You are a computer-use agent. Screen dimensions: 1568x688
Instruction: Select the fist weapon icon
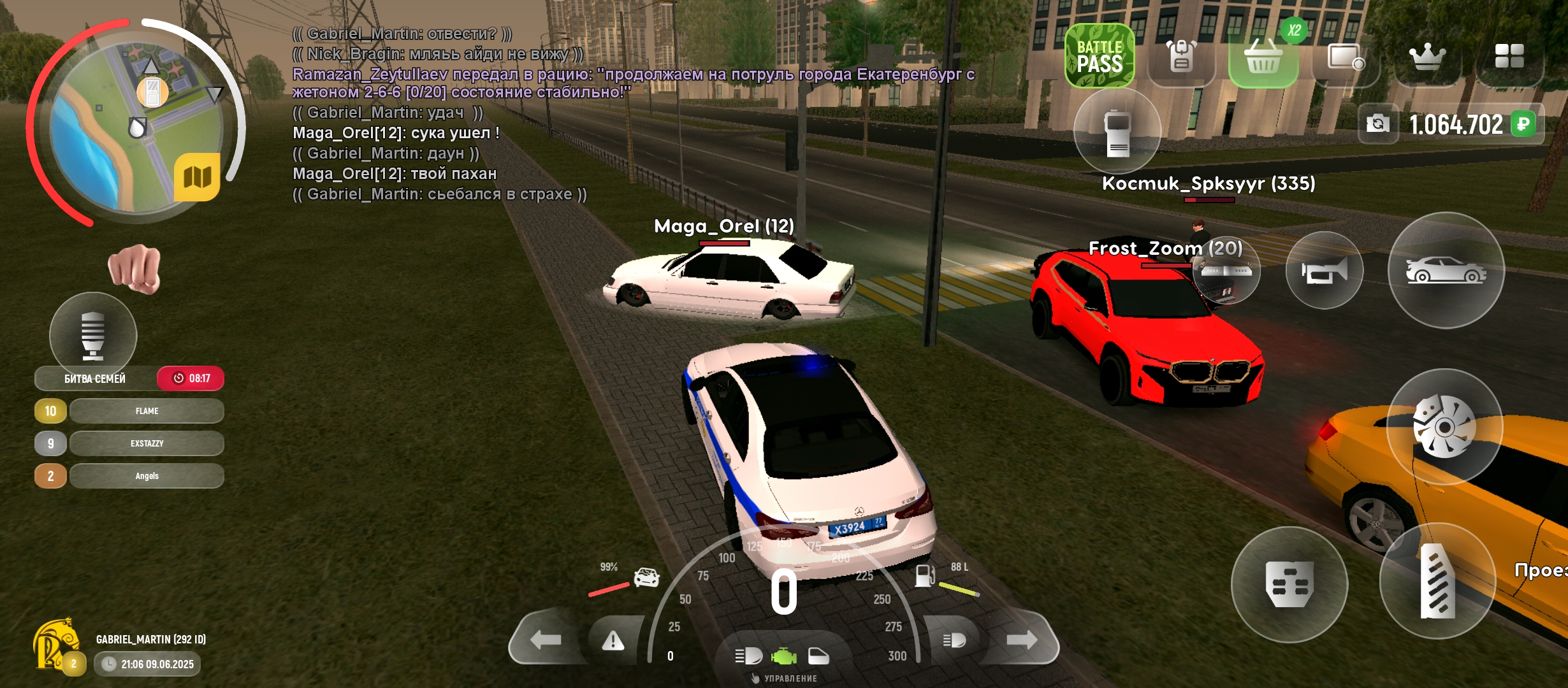click(x=134, y=268)
